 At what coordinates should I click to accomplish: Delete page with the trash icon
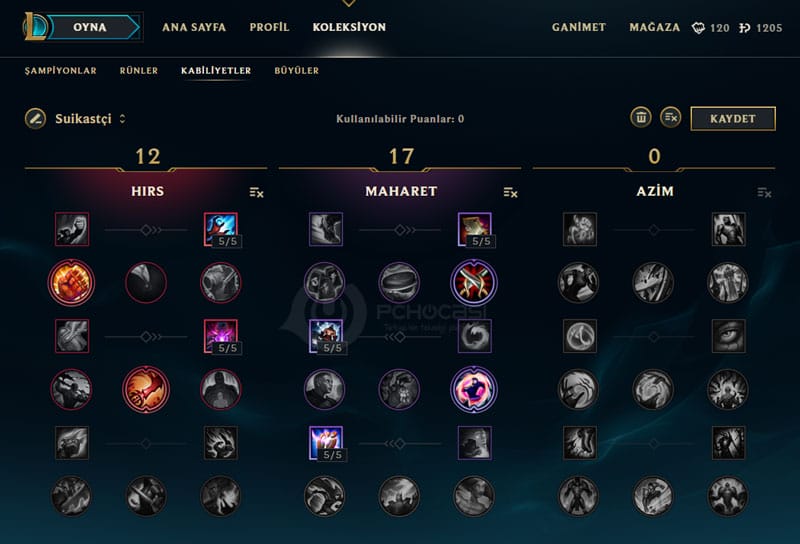point(641,118)
